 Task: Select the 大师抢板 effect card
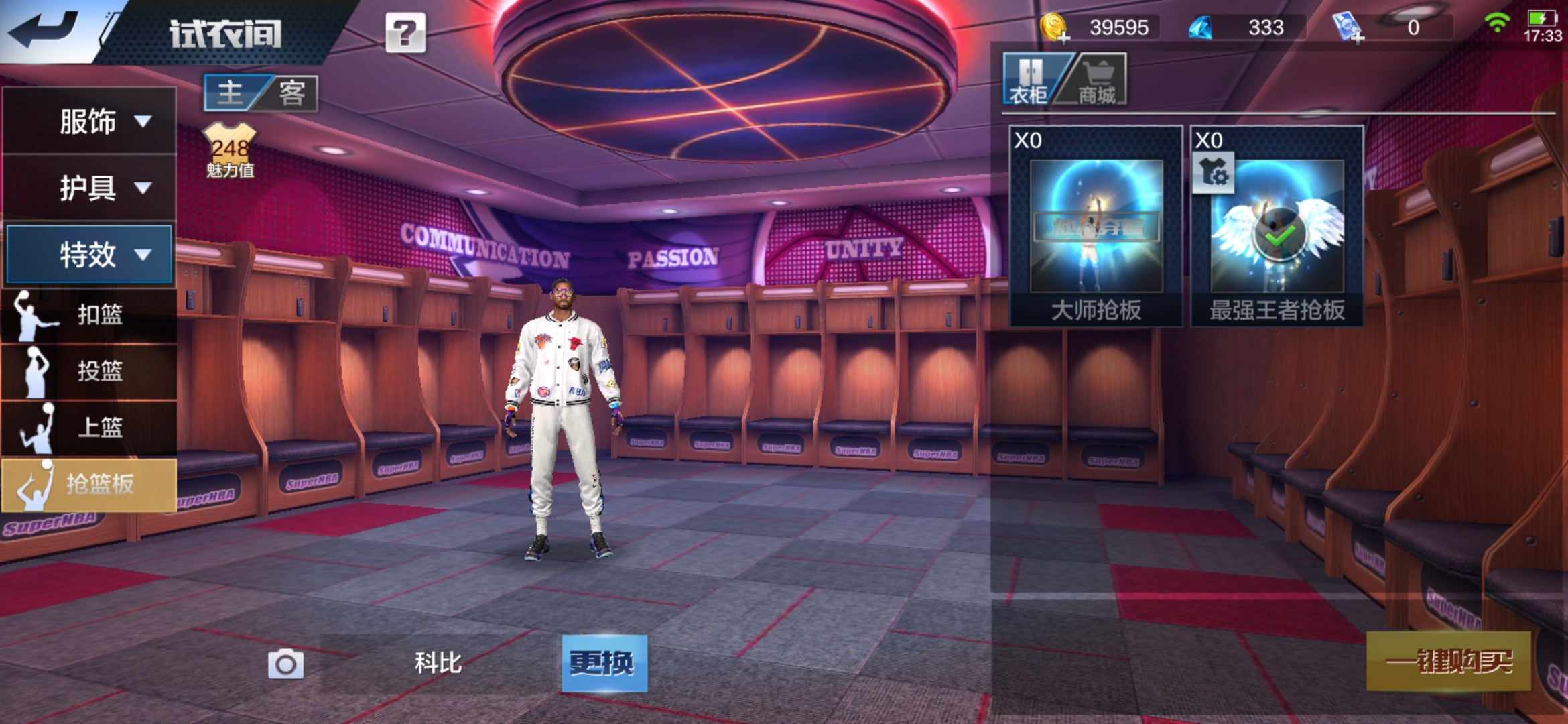pos(1096,226)
